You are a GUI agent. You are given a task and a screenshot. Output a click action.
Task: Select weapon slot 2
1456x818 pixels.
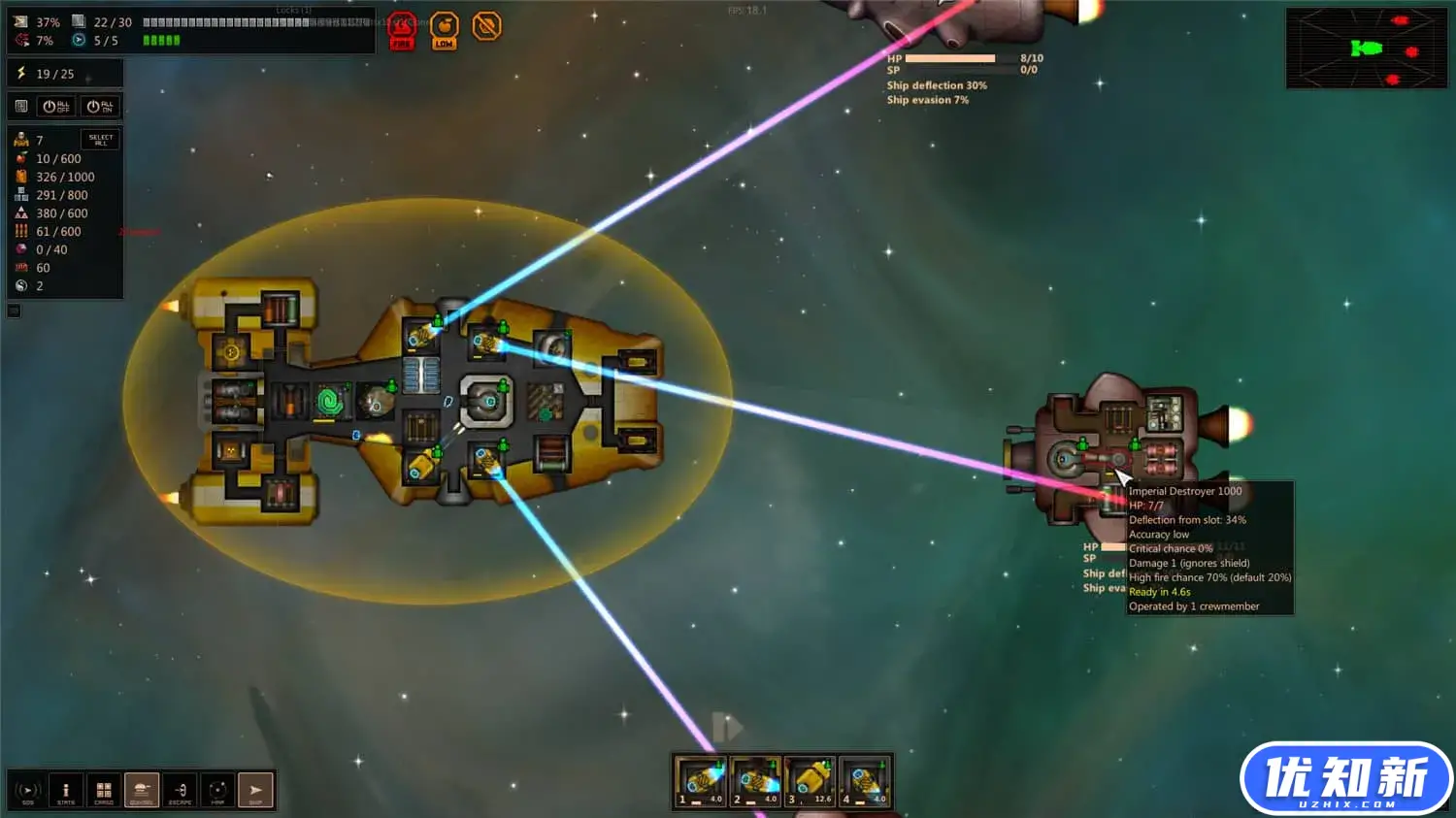(x=755, y=782)
